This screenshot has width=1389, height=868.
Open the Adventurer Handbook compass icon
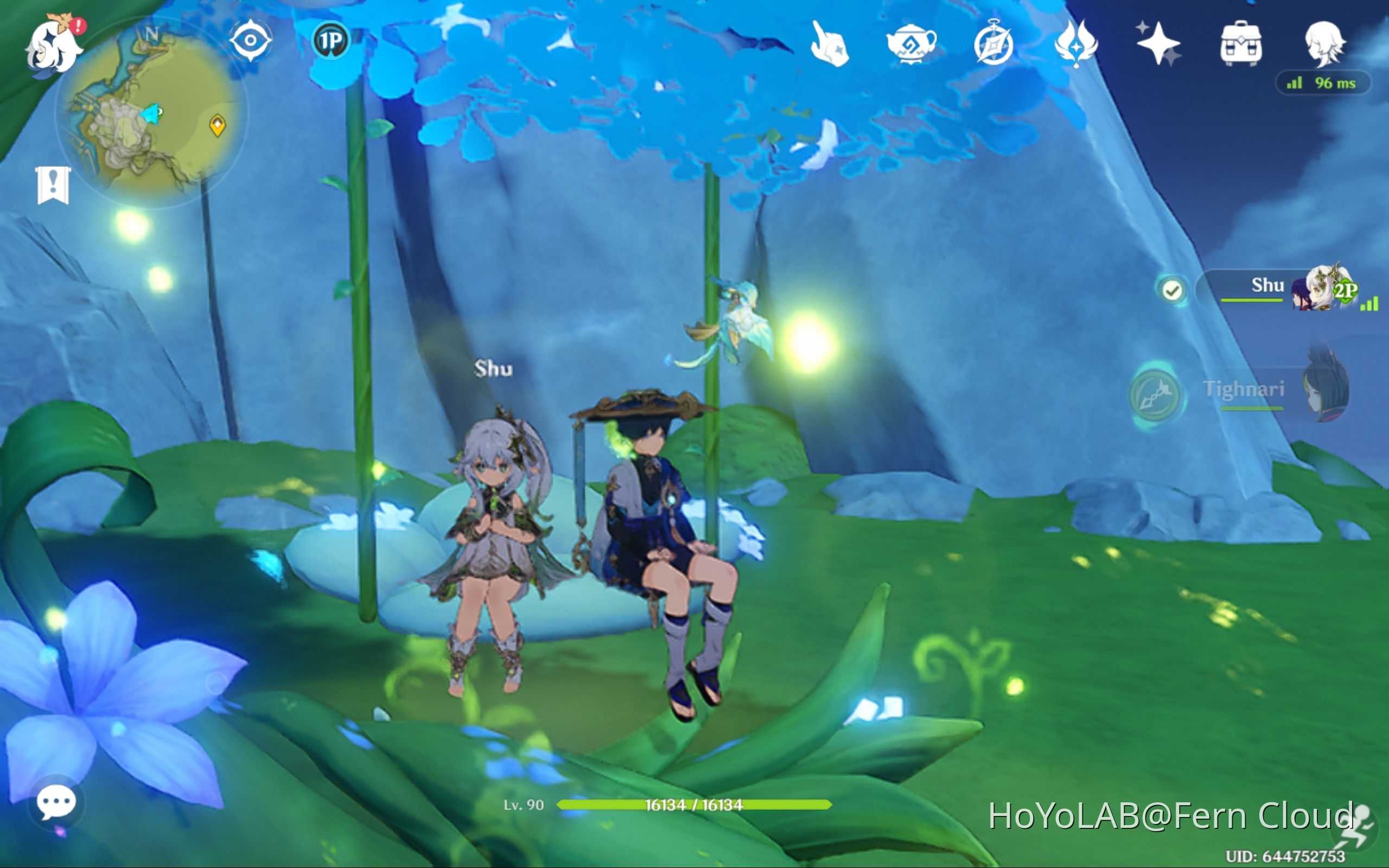(x=993, y=43)
